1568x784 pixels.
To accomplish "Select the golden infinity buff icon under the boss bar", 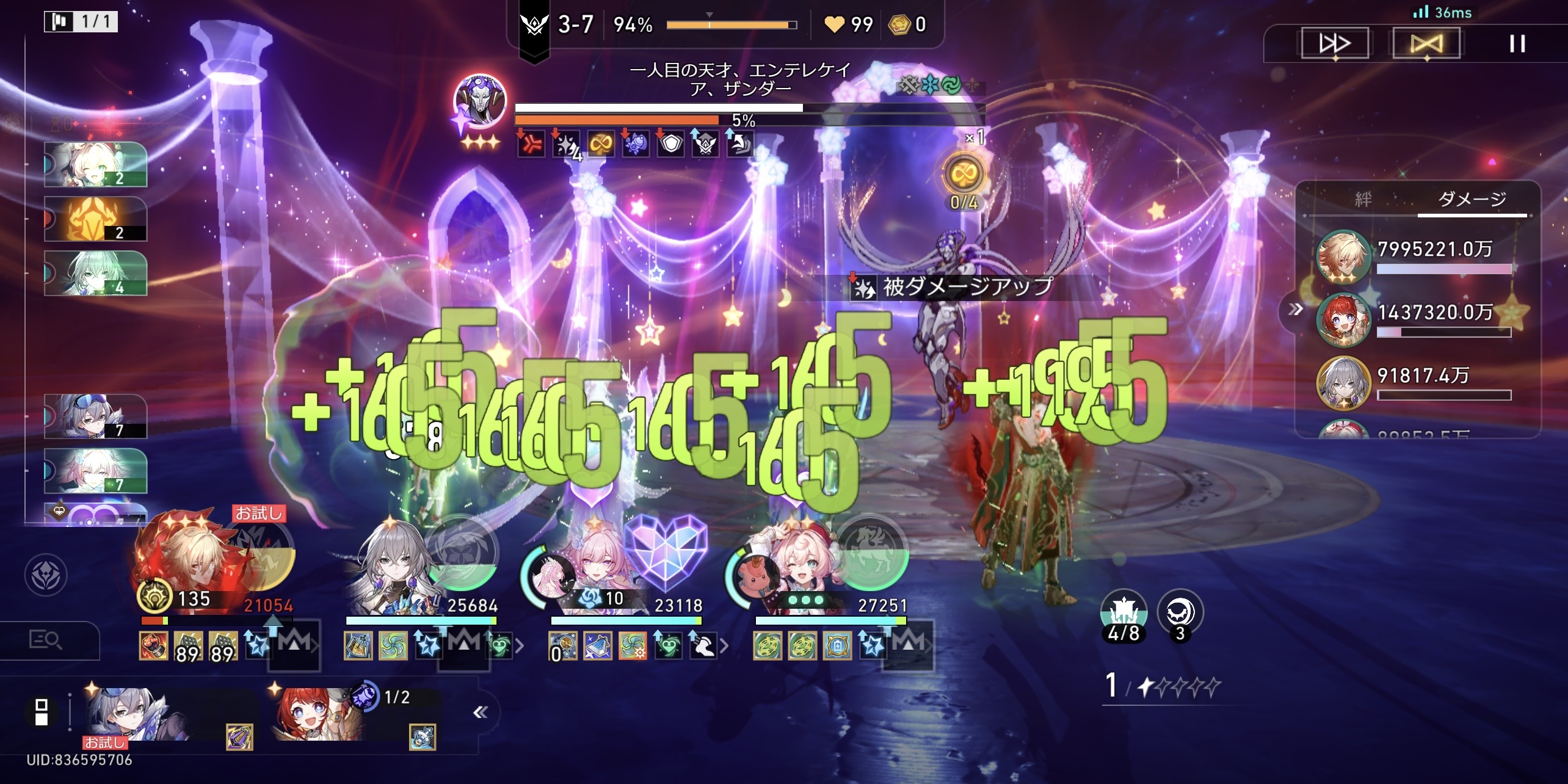I will click(x=600, y=145).
